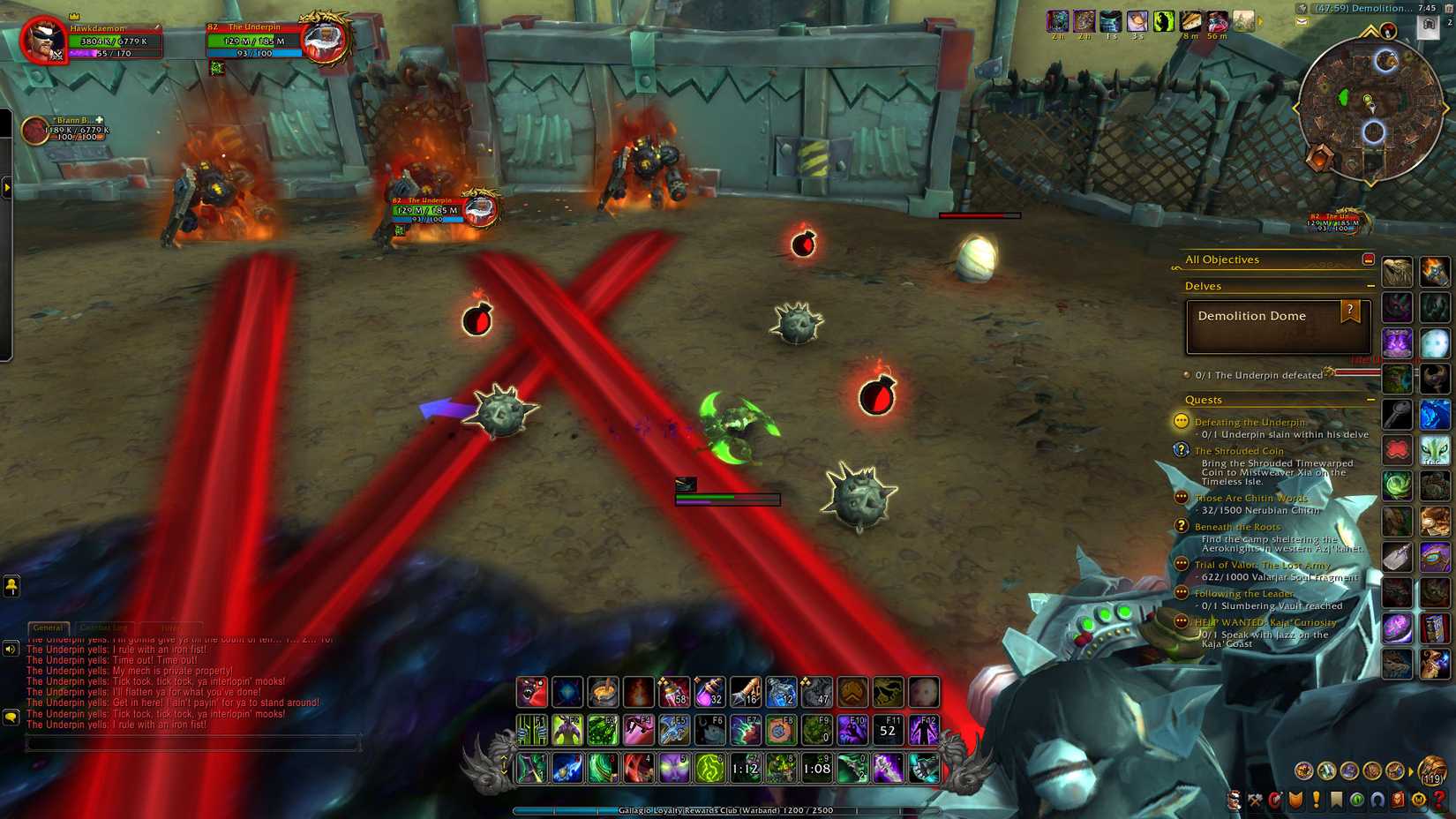The width and height of the screenshot is (1456, 819).
Task: Toggle tracking for Defeating the Underpin quest
Action: click(x=1180, y=421)
